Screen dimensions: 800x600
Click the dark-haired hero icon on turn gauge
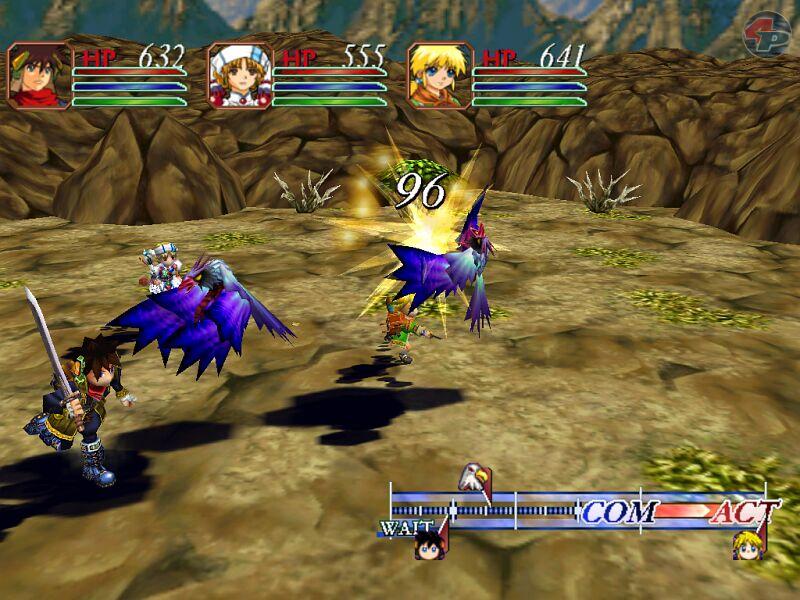[x=432, y=541]
